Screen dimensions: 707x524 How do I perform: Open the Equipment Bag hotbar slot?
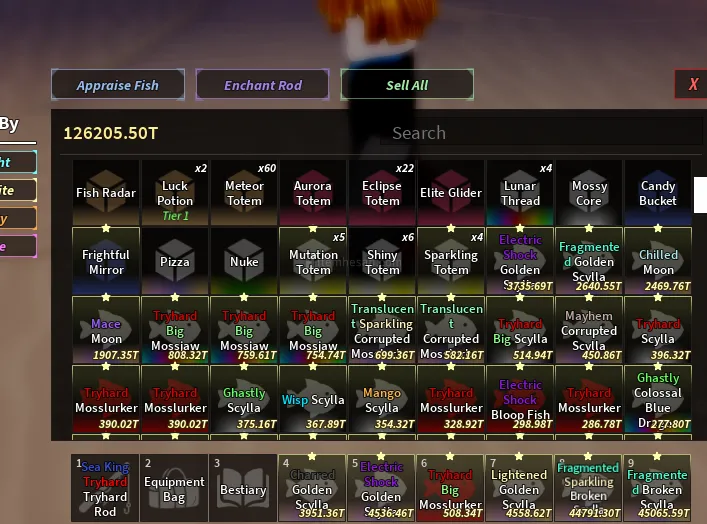click(x=174, y=488)
